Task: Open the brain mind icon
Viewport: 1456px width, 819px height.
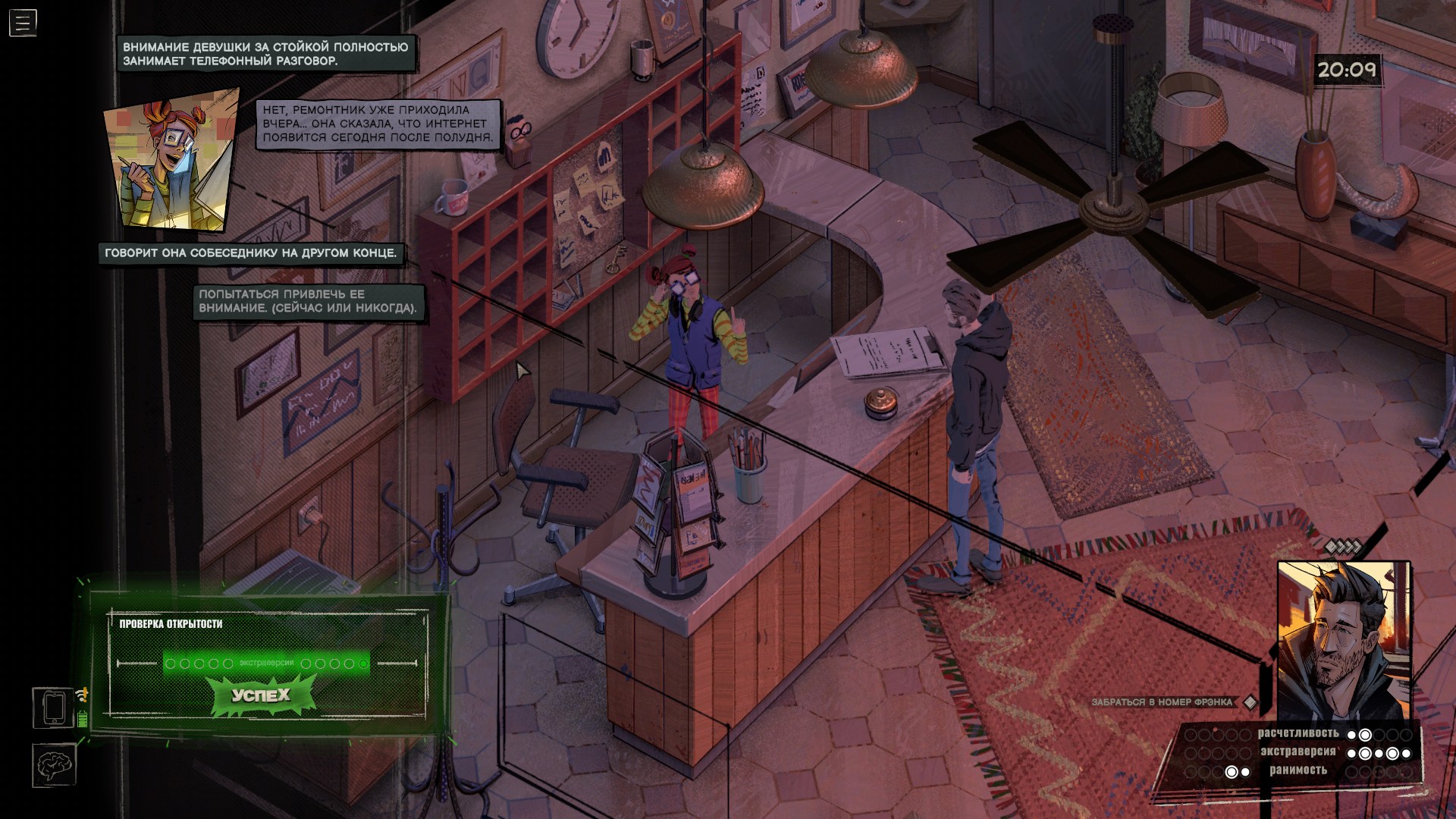Action: tap(54, 764)
